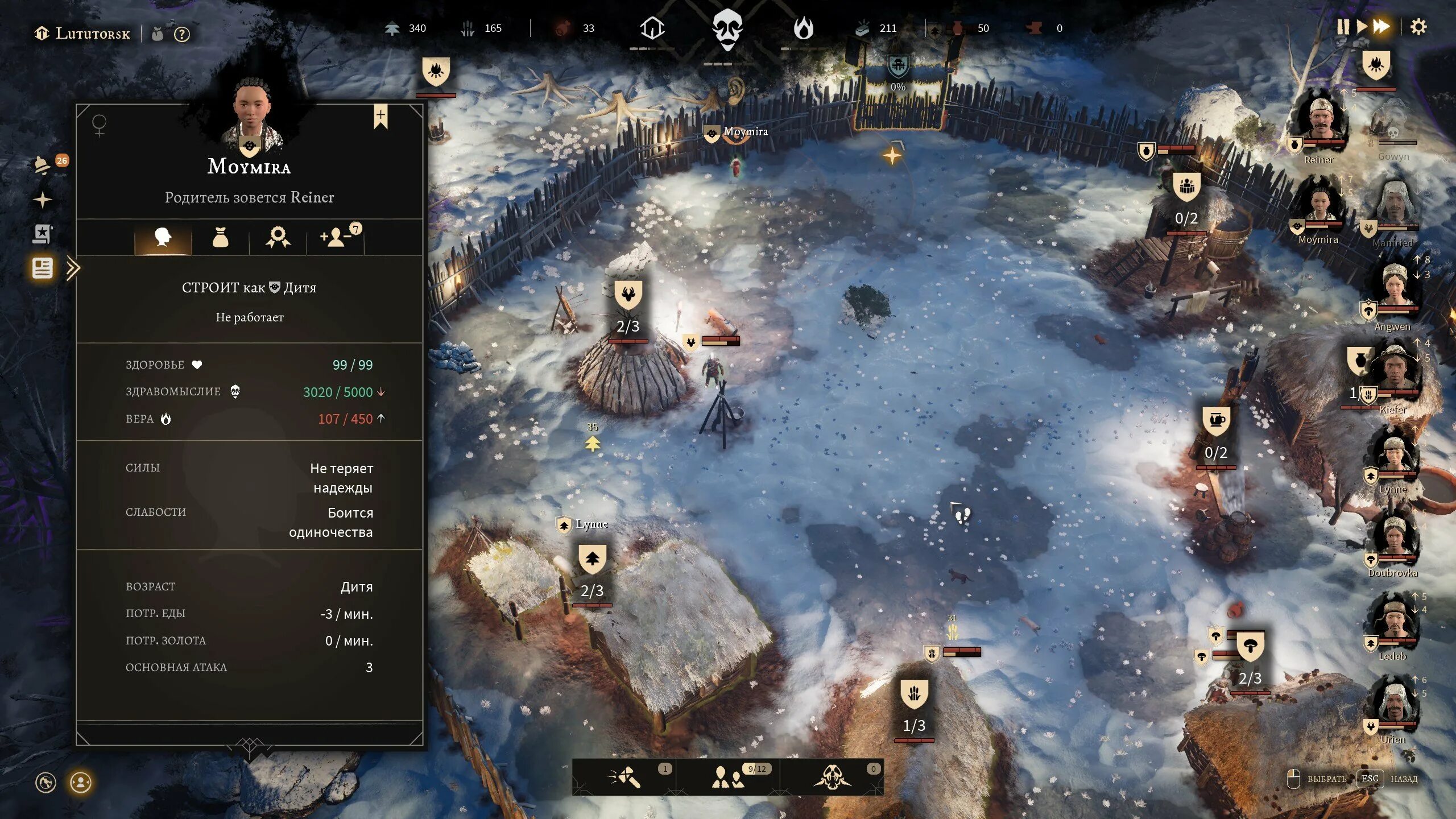1456x819 pixels.
Task: Open the villagers 9/12 population menu
Action: pos(728,777)
